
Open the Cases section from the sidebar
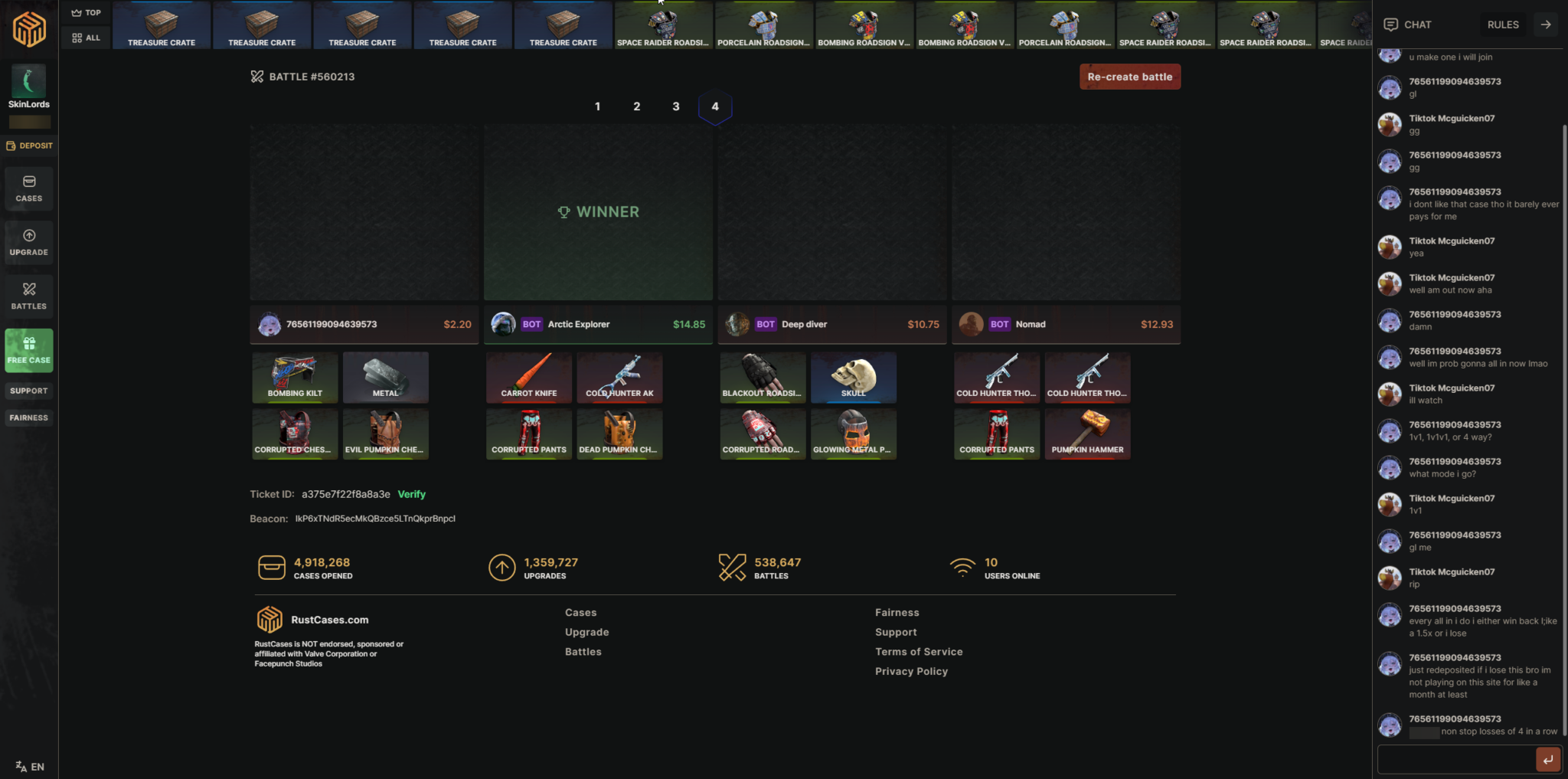[x=28, y=188]
